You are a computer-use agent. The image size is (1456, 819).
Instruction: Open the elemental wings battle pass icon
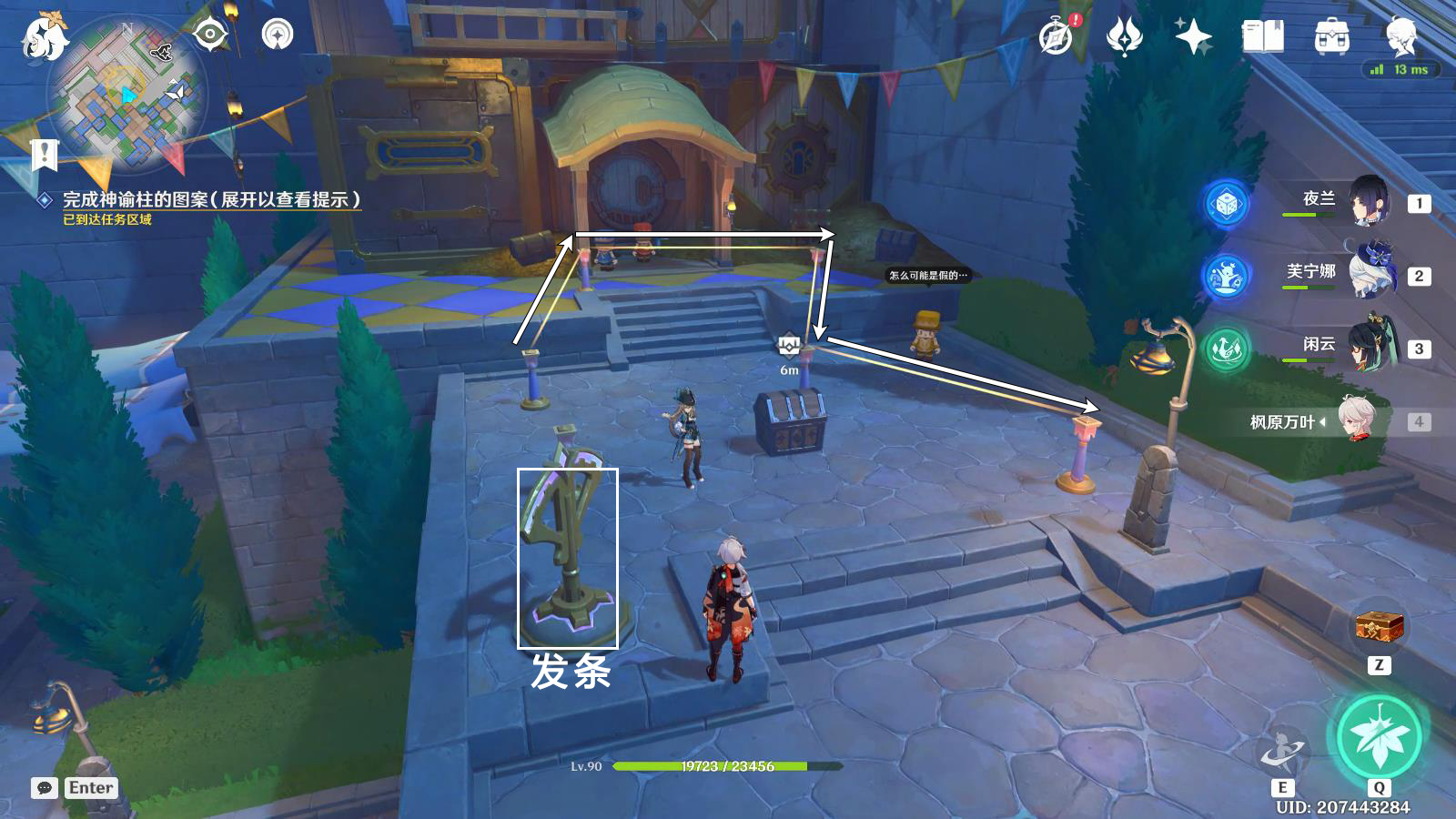coord(1125,37)
